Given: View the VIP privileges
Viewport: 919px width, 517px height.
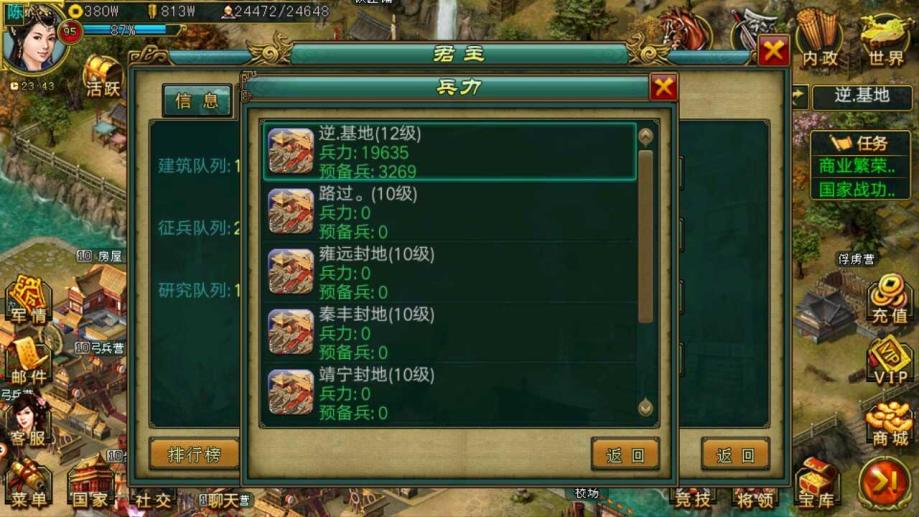Looking at the screenshot, I should pyautogui.click(x=888, y=362).
